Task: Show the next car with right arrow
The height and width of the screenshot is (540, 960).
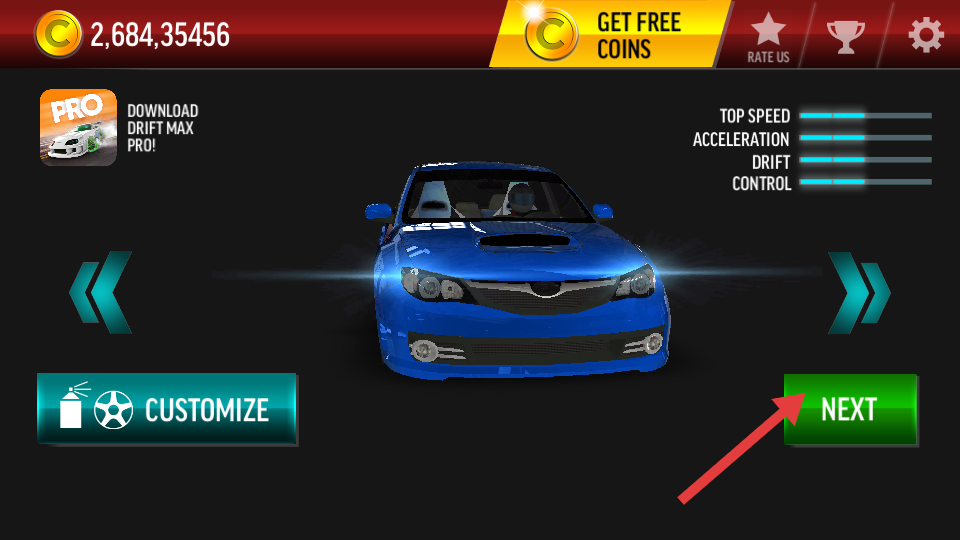Action: point(859,292)
